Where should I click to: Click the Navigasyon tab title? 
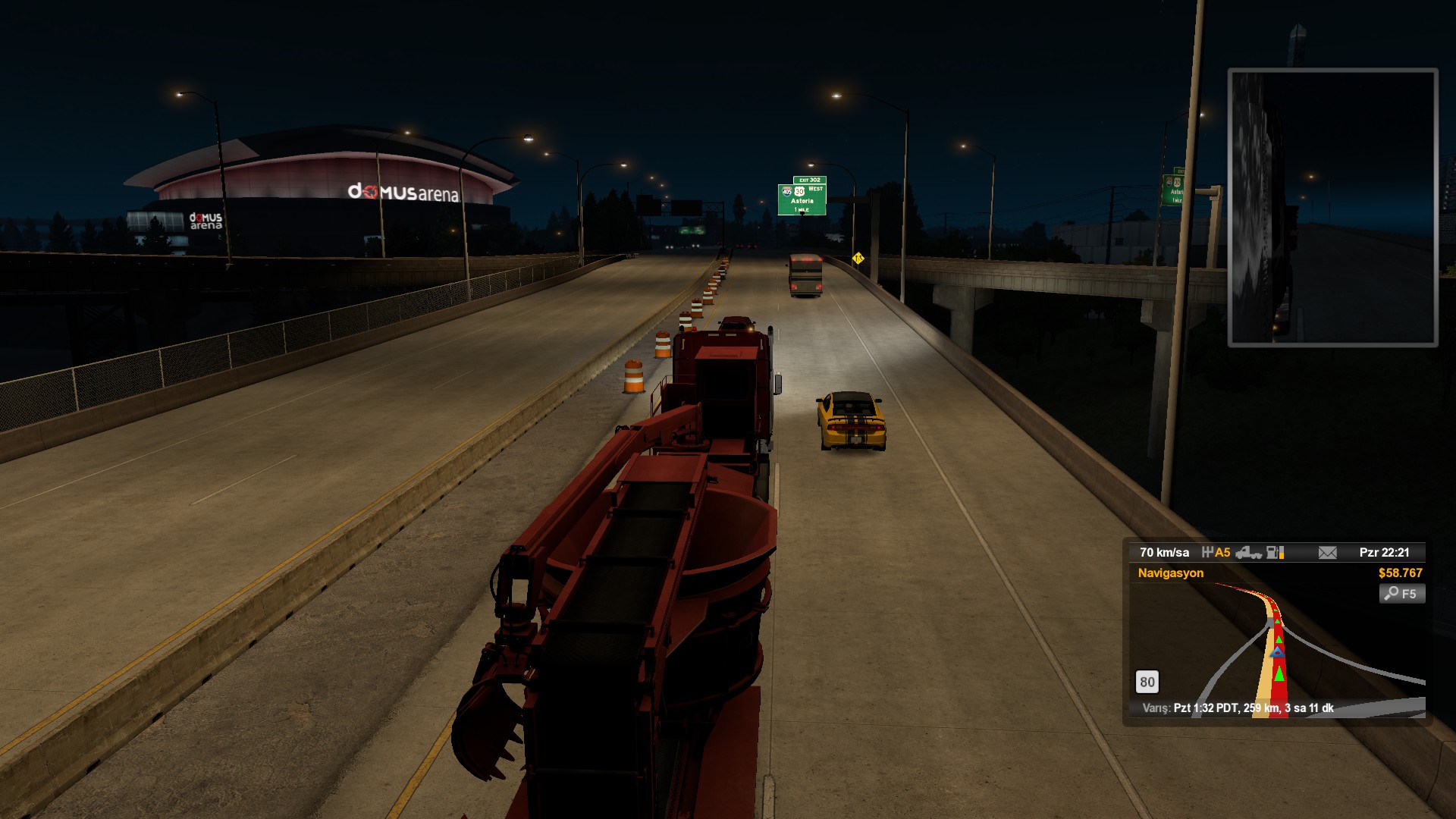(1170, 573)
